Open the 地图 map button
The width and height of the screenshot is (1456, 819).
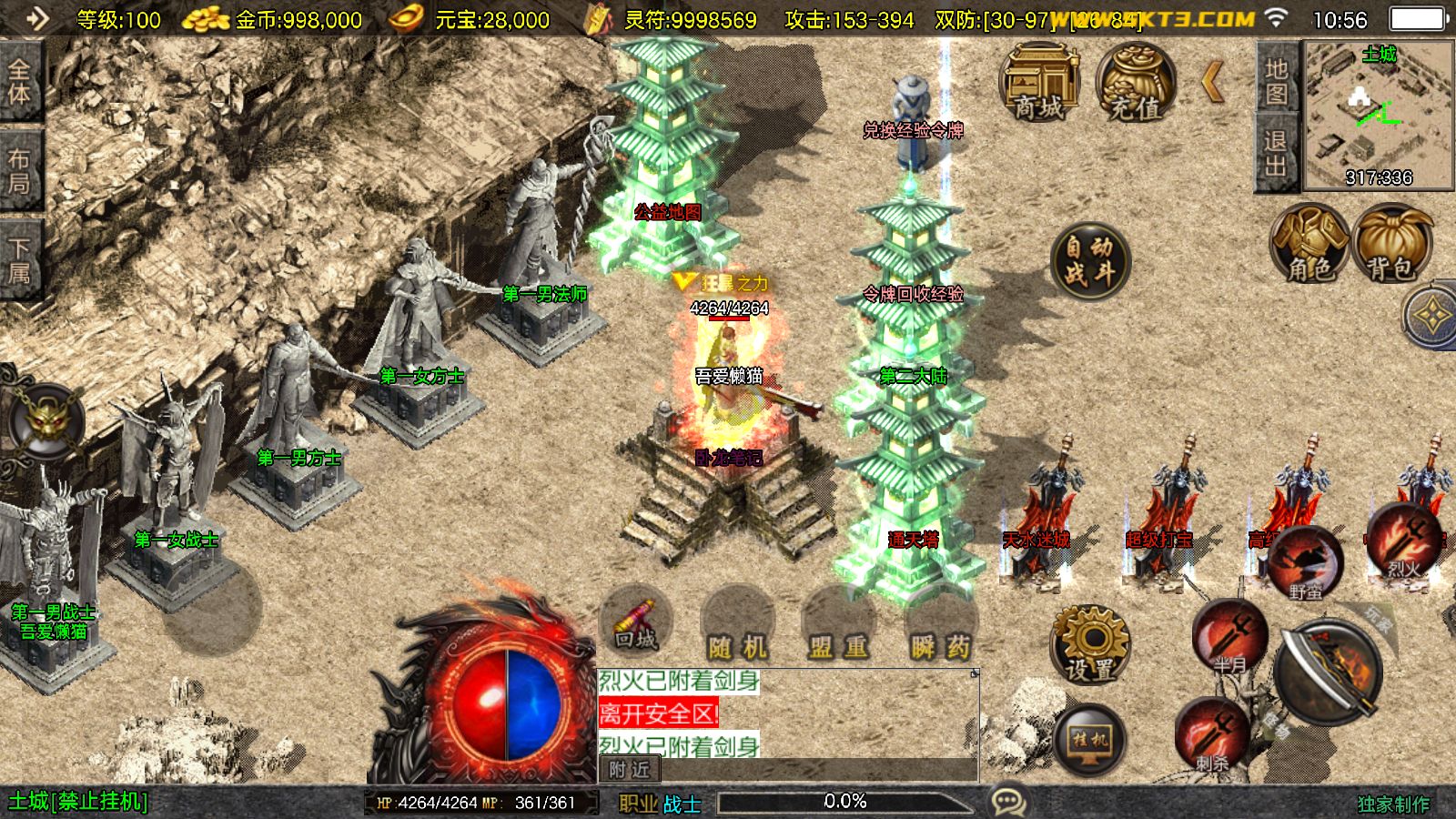point(1275,80)
